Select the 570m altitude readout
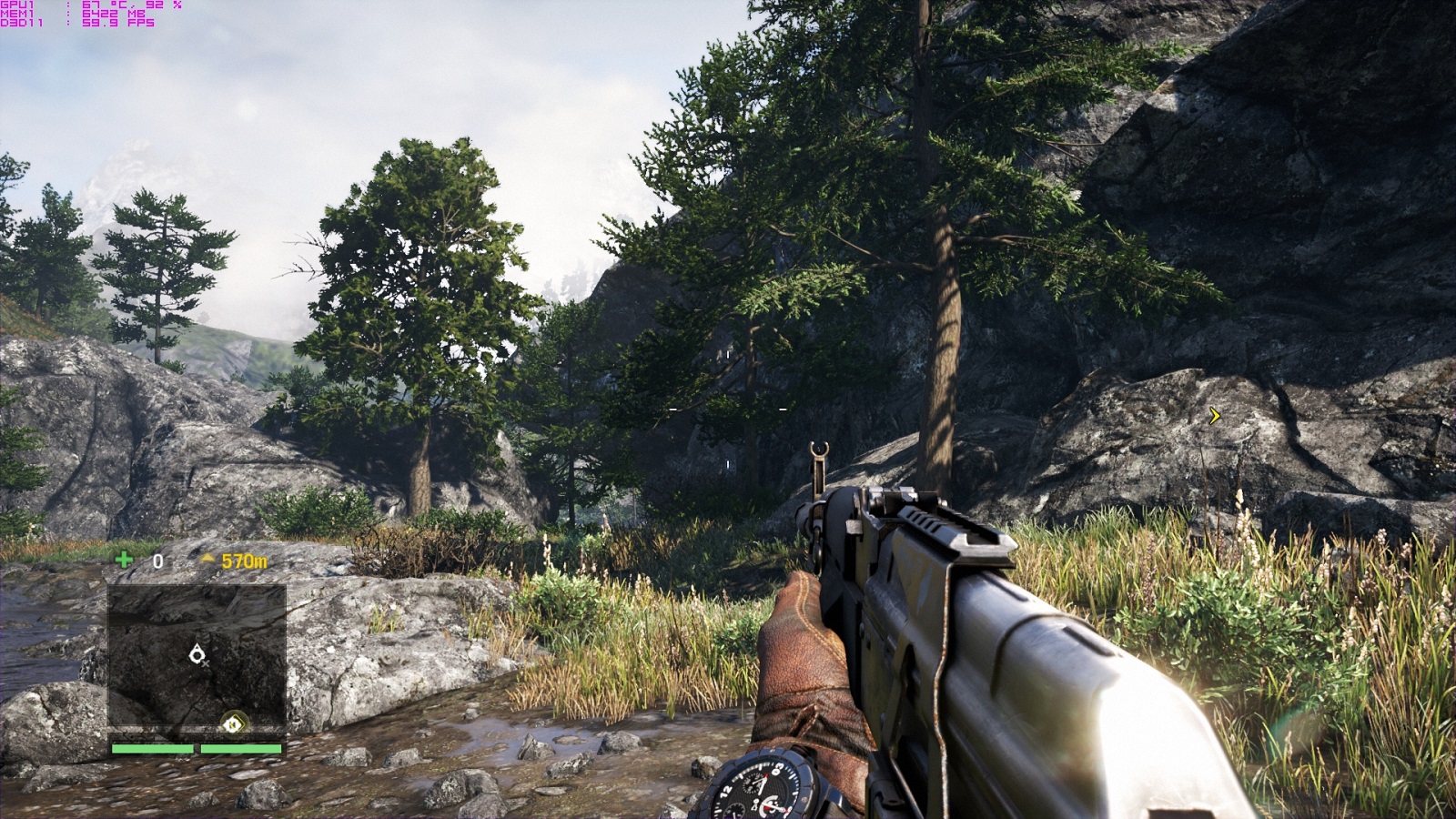Viewport: 1456px width, 819px height. (245, 561)
